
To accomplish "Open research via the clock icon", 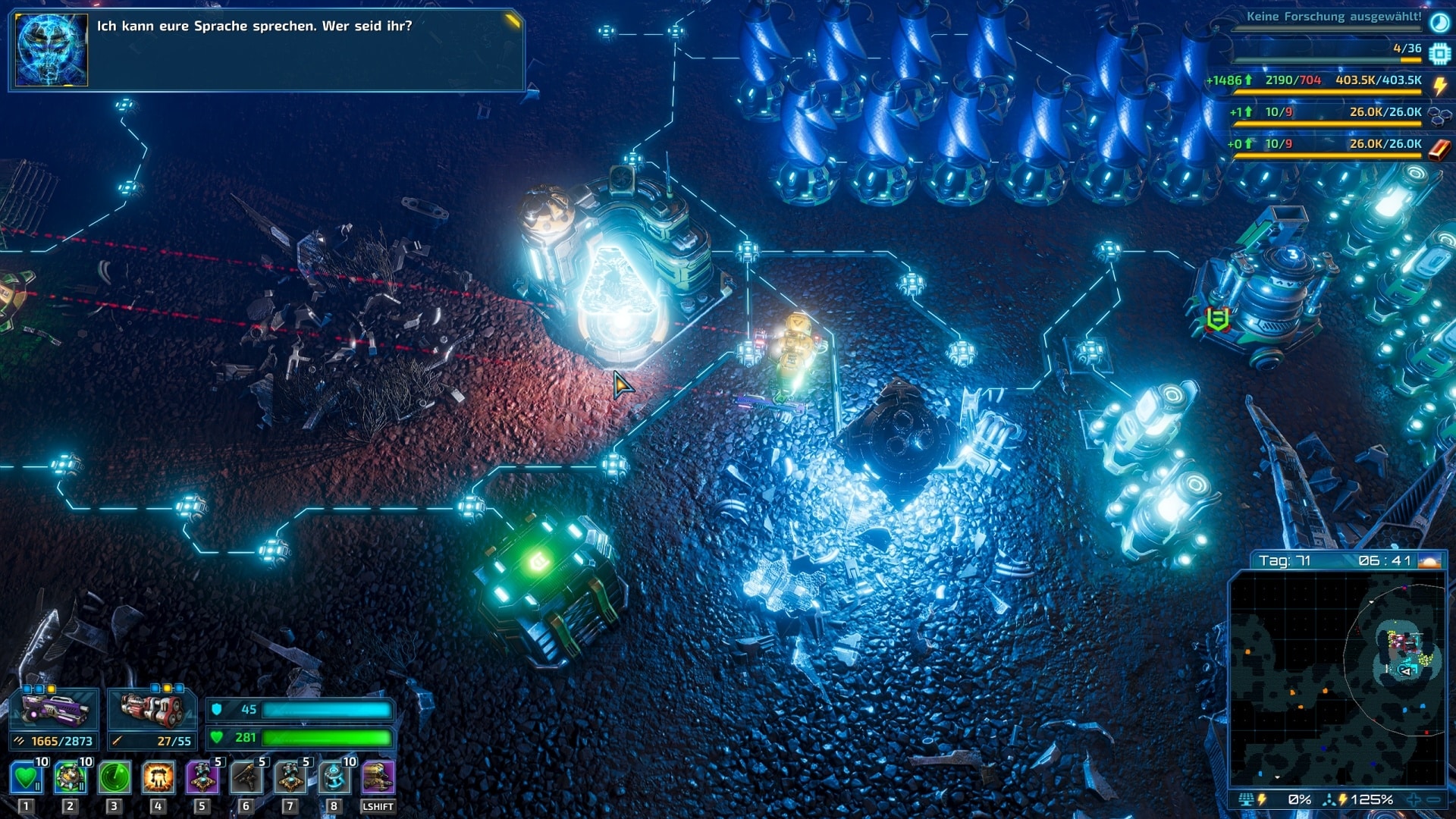I will [x=1439, y=22].
